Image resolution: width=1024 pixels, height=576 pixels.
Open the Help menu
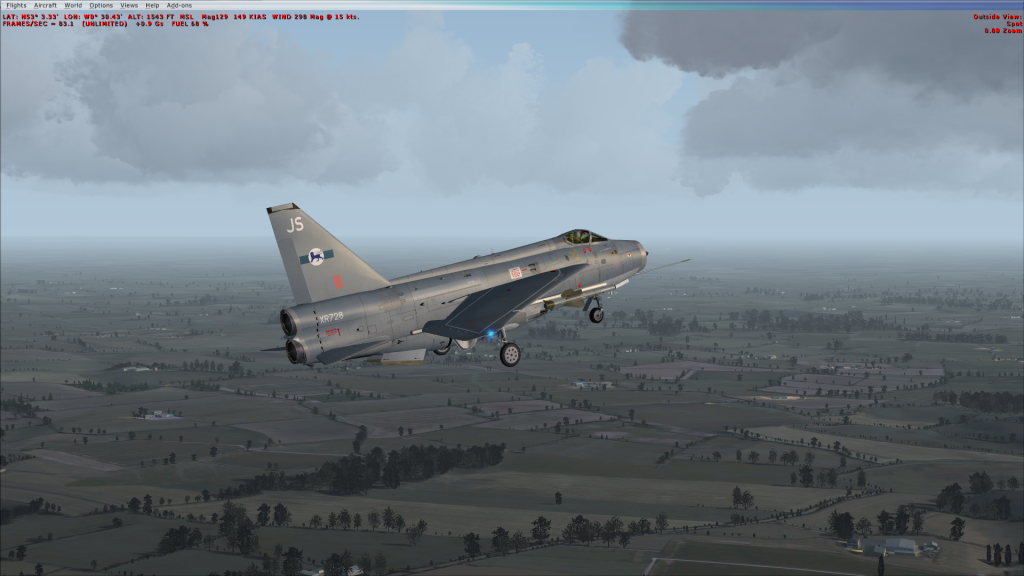click(x=152, y=5)
